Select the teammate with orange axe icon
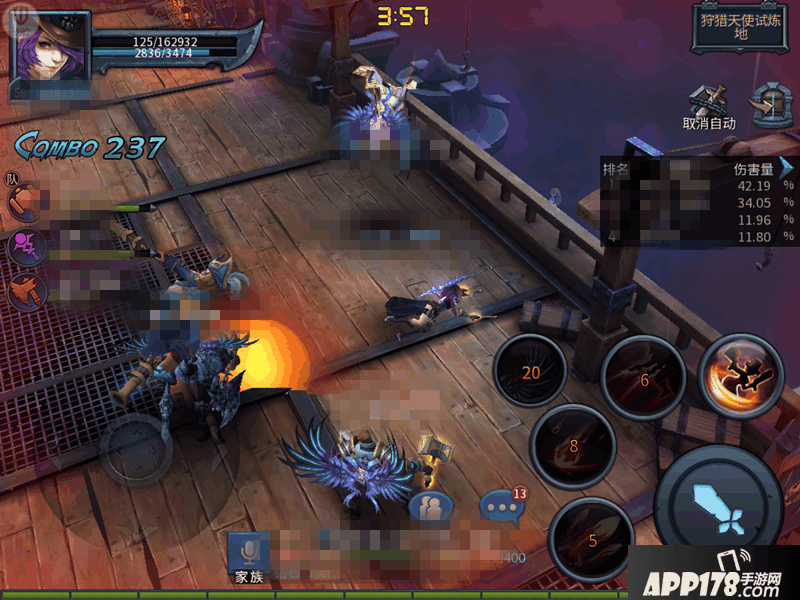Image resolution: width=800 pixels, height=600 pixels. tap(24, 291)
